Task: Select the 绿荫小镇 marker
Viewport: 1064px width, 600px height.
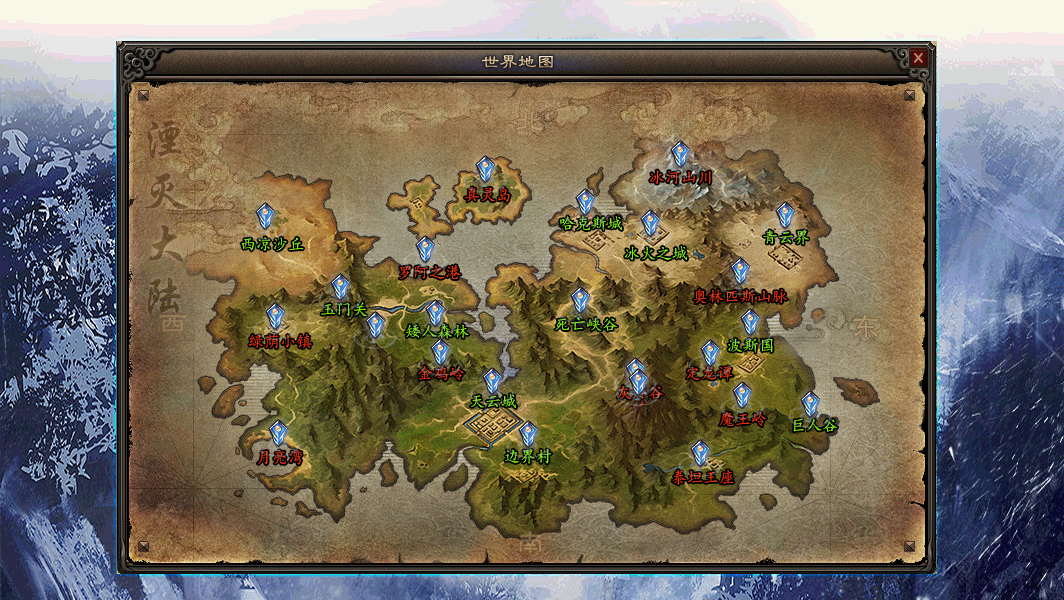Action: point(276,317)
